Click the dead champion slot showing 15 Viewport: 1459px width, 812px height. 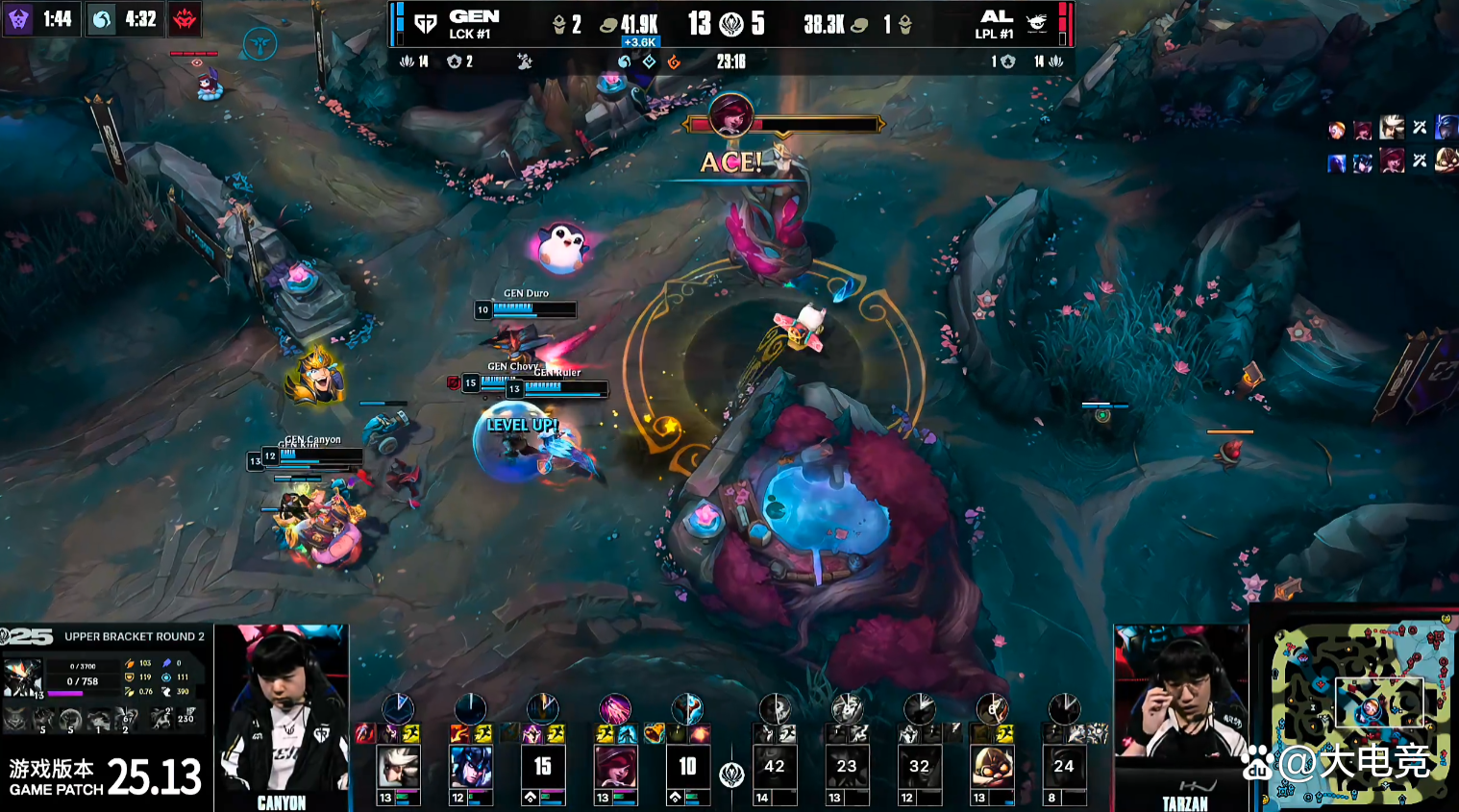coord(542,767)
